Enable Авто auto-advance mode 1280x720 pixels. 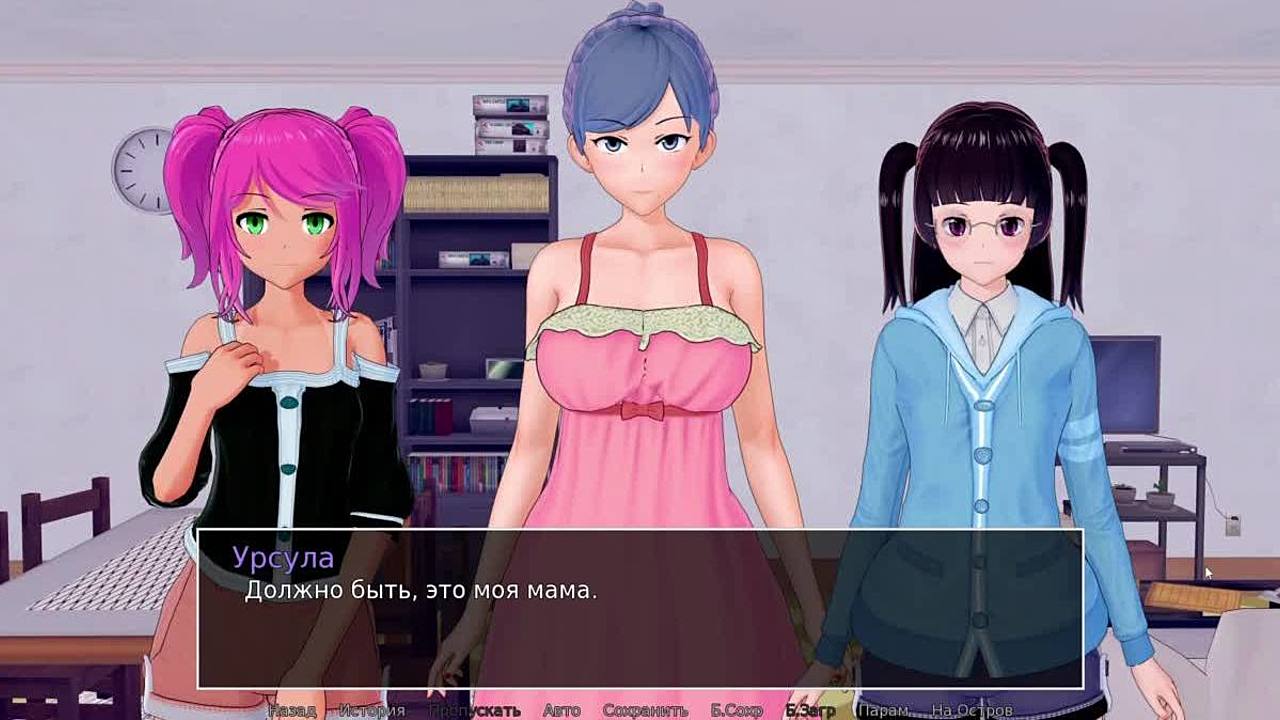561,711
